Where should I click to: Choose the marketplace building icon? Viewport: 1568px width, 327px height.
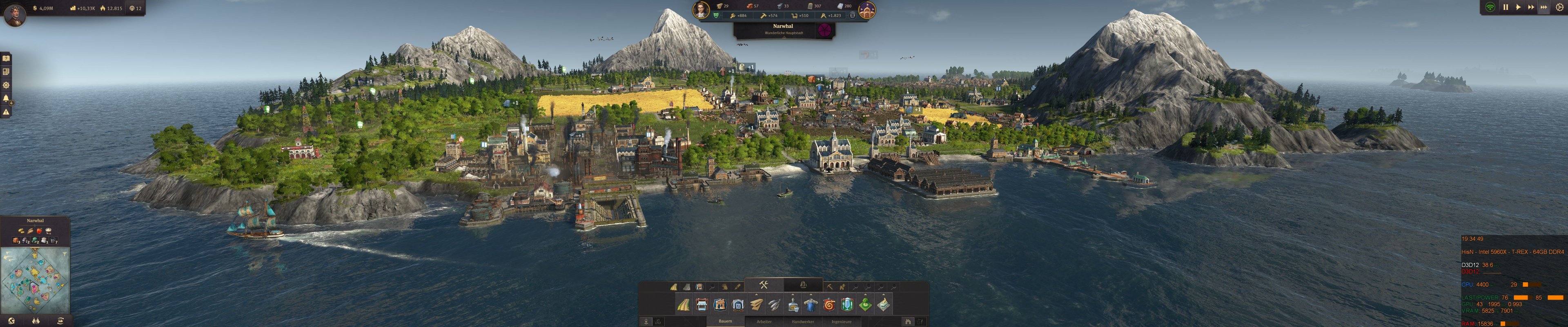click(x=701, y=305)
